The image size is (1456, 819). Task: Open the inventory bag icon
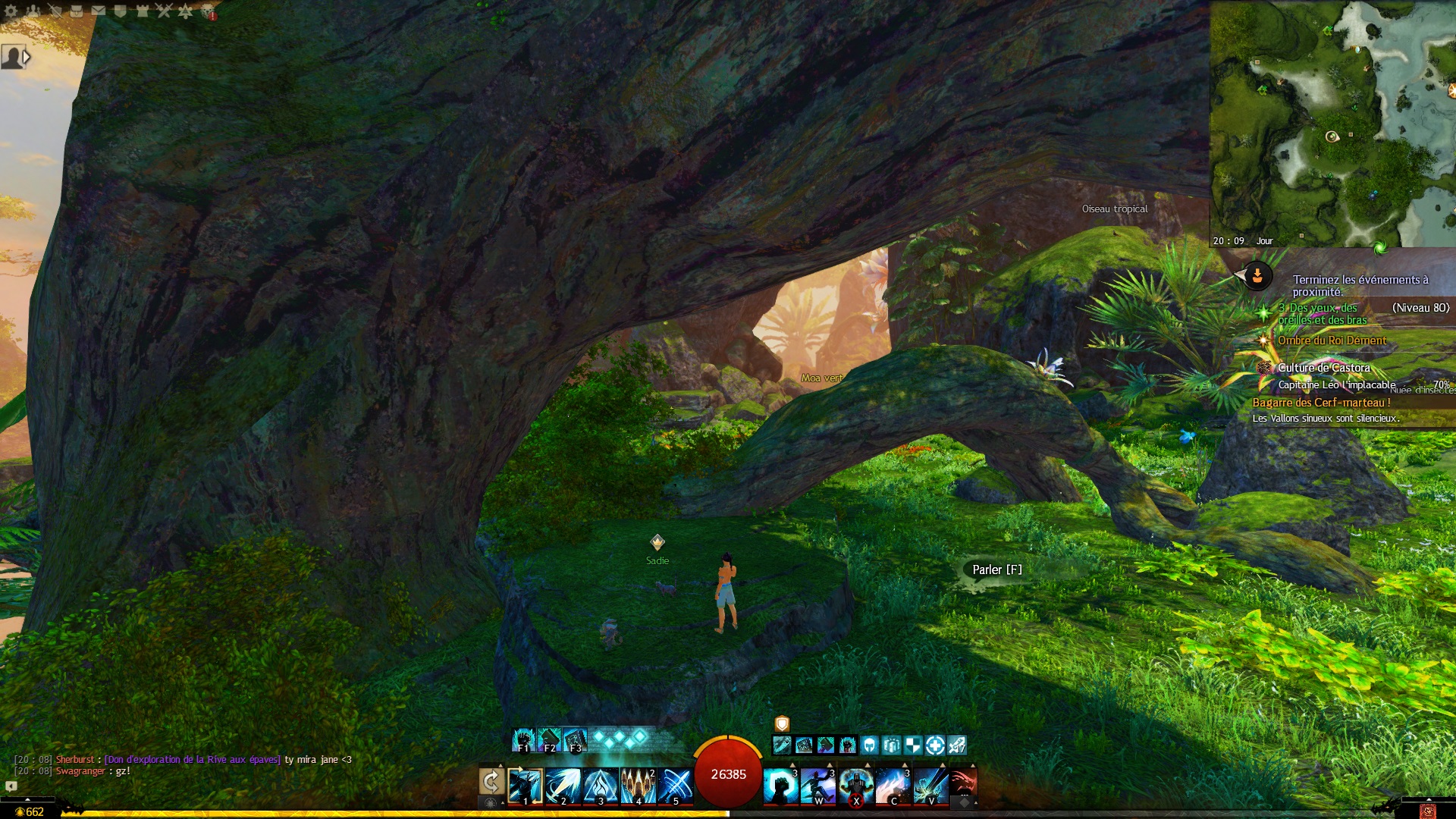click(x=77, y=11)
